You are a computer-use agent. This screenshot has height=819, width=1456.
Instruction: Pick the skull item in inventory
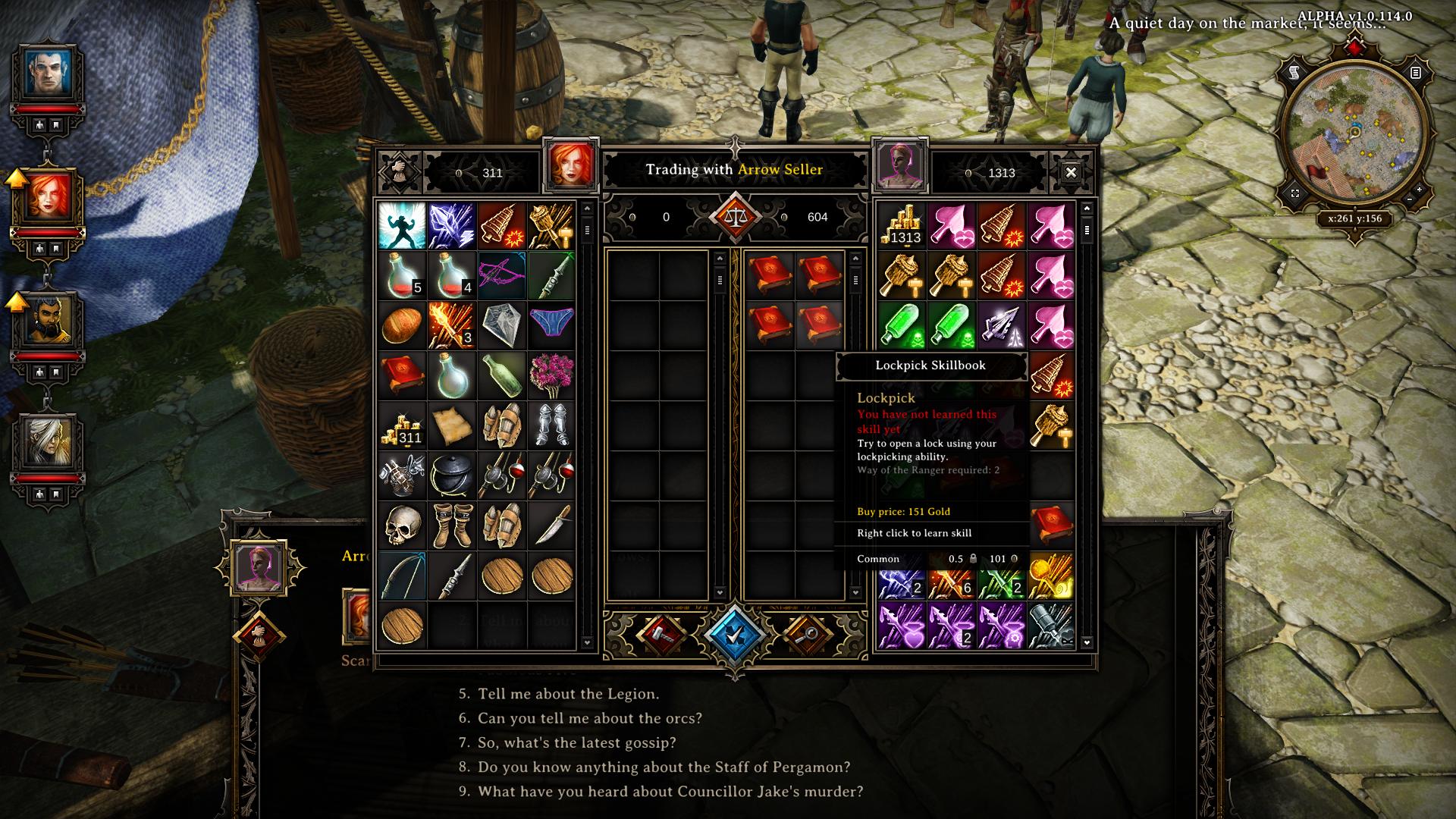click(402, 525)
